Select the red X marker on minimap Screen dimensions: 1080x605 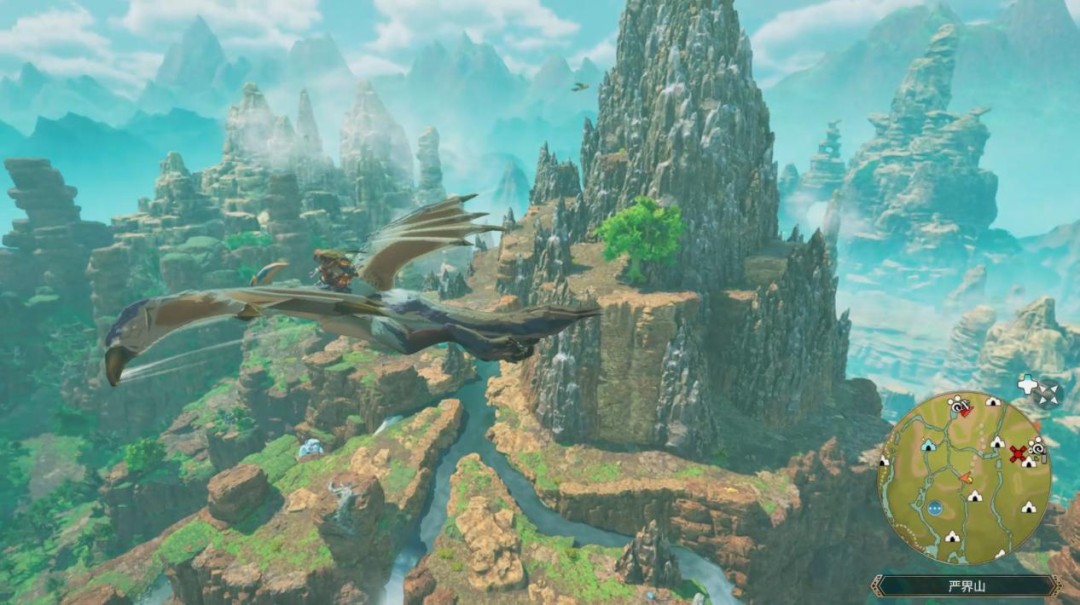1018,454
